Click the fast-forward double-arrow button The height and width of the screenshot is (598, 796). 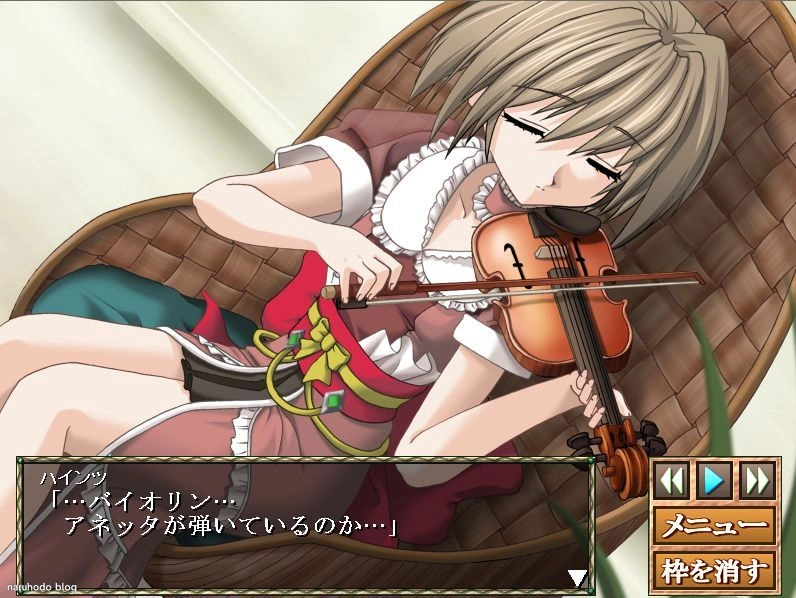(757, 480)
